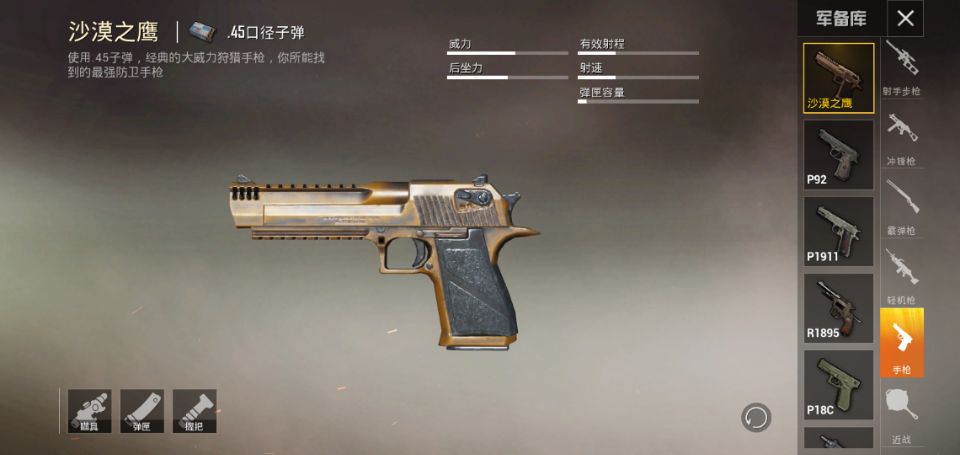
Task: Open the 弹匣 magazine attachment slot
Action: tap(142, 411)
